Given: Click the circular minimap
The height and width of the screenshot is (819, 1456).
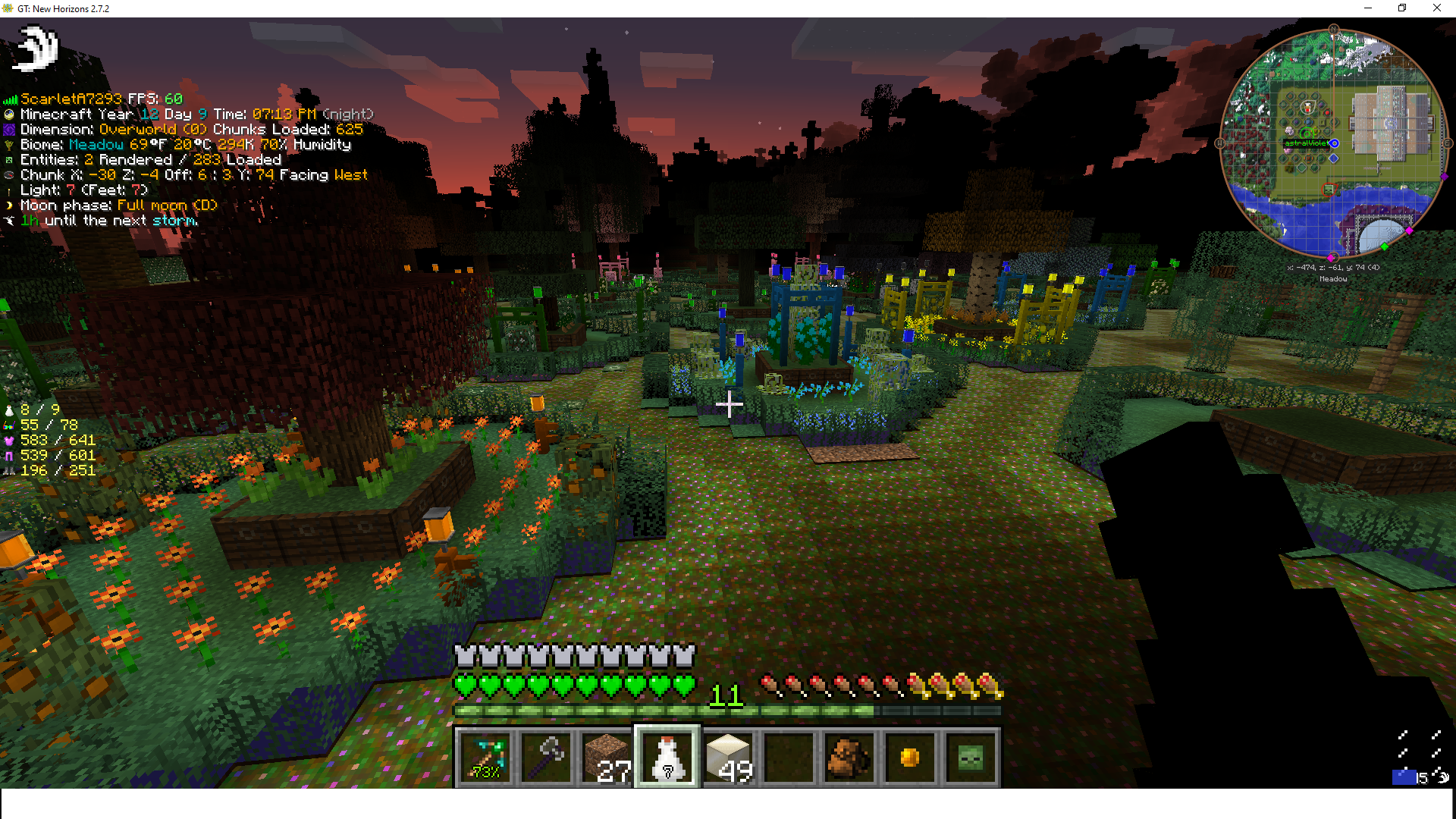Looking at the screenshot, I should pyautogui.click(x=1333, y=144).
